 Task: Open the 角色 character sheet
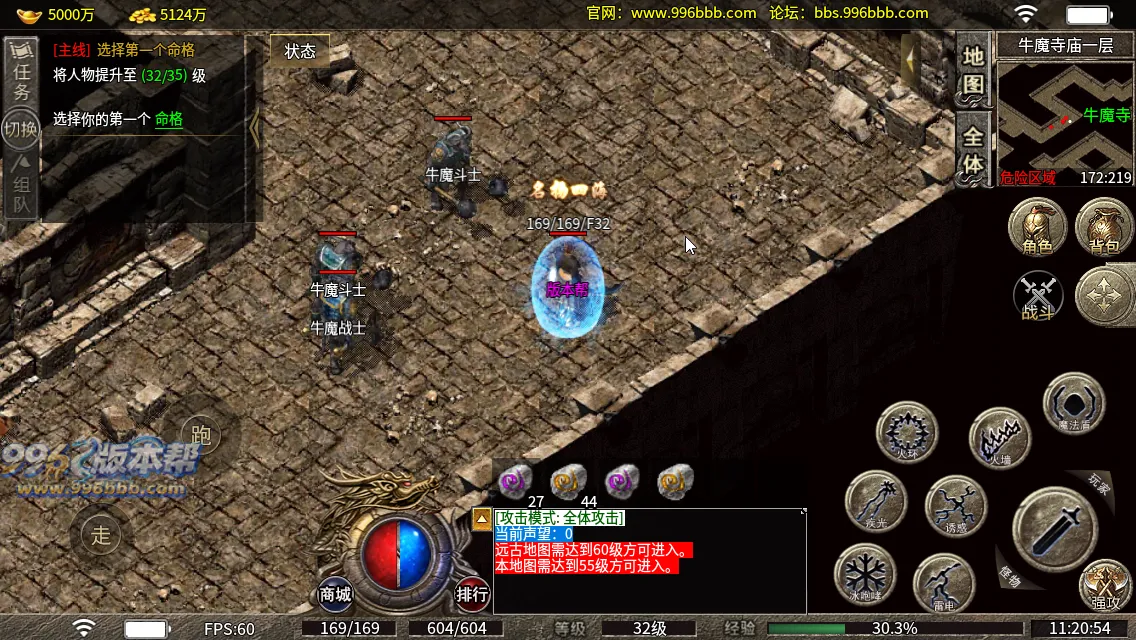click(x=1037, y=227)
